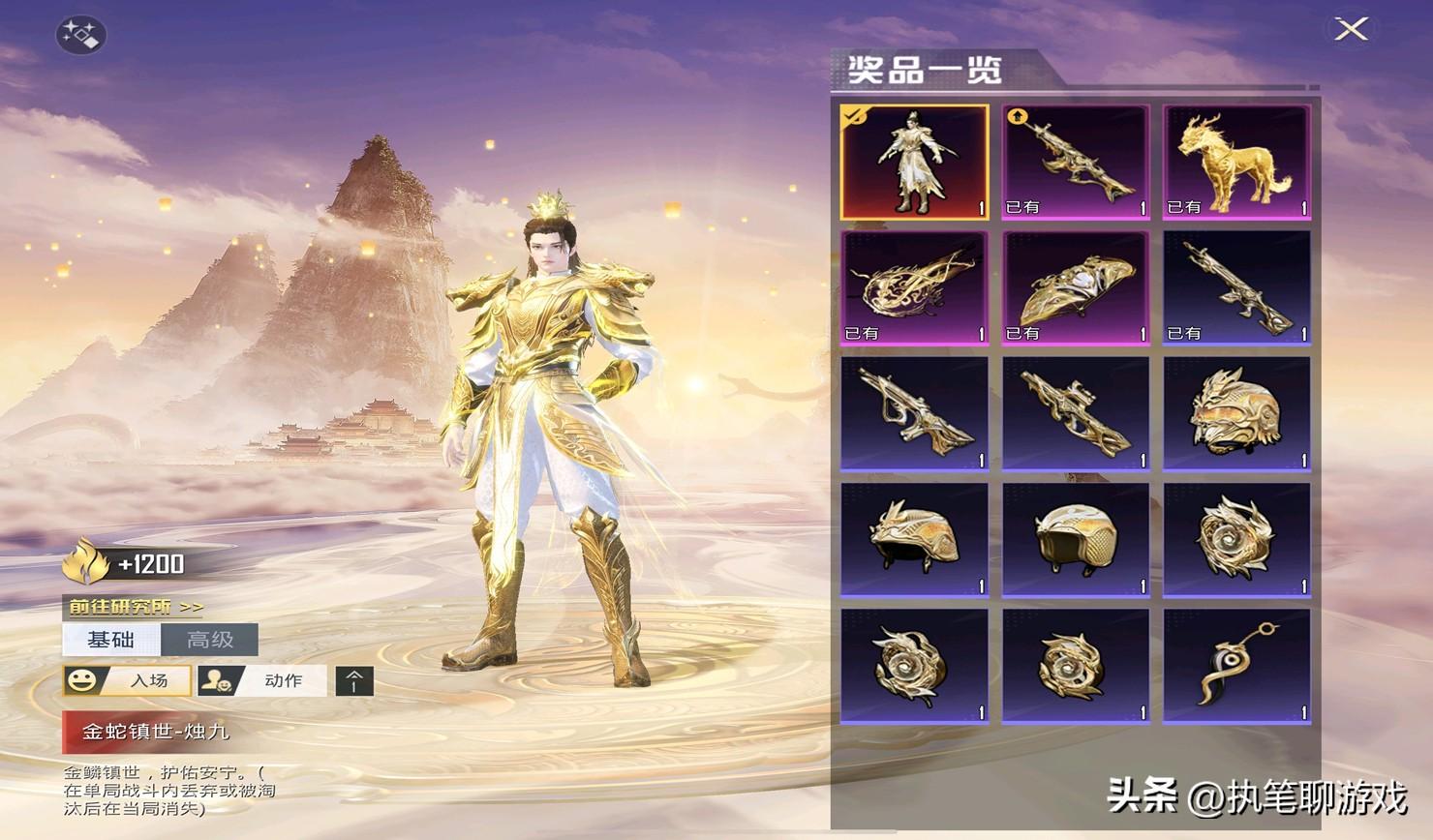Choose the golden dragon parachute prize

coord(914,287)
